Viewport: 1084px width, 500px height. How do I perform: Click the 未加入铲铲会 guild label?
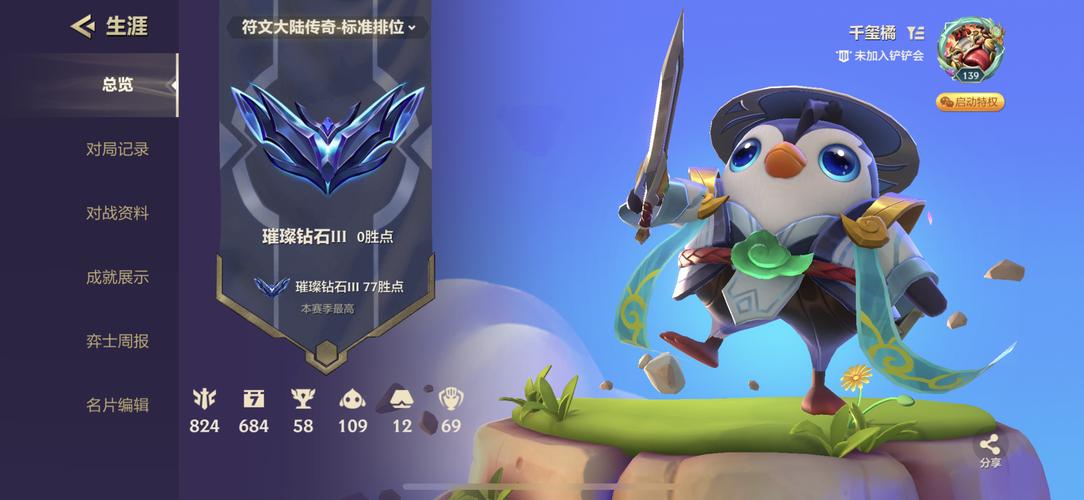point(880,56)
